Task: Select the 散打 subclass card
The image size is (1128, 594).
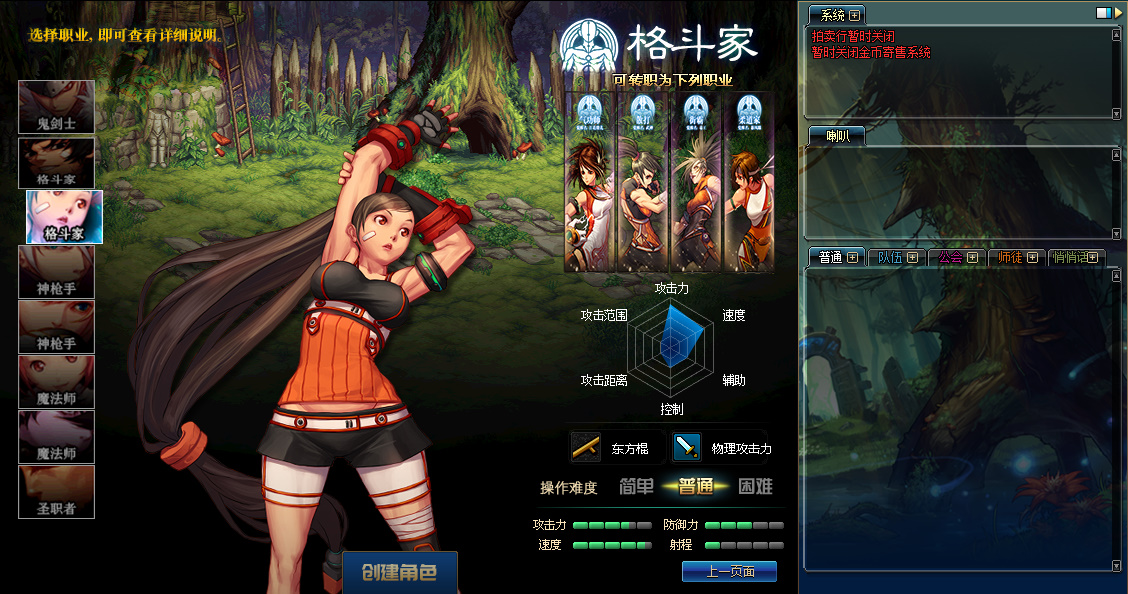Action: (640, 182)
